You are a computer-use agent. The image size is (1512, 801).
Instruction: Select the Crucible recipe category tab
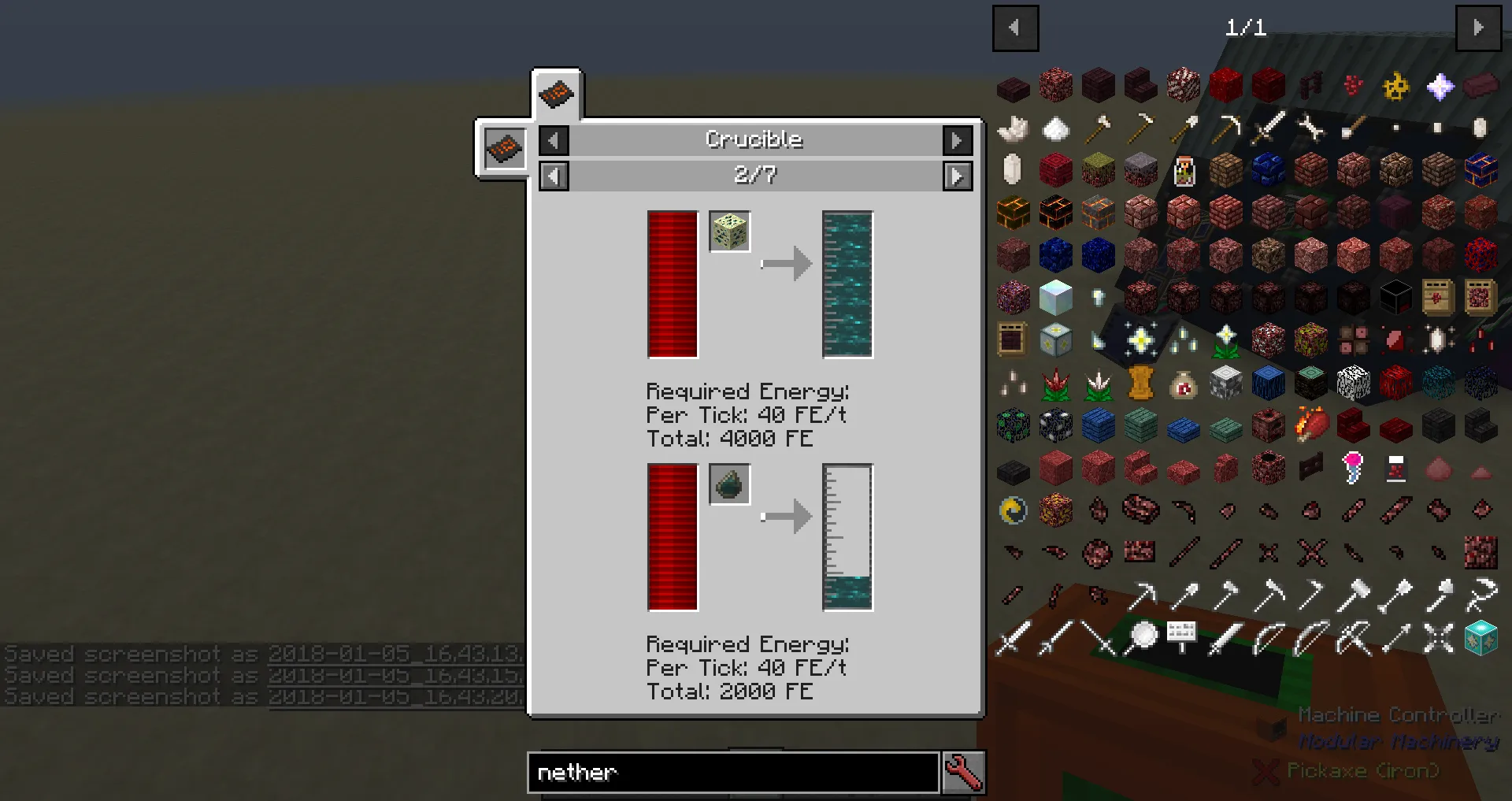pyautogui.click(x=558, y=95)
